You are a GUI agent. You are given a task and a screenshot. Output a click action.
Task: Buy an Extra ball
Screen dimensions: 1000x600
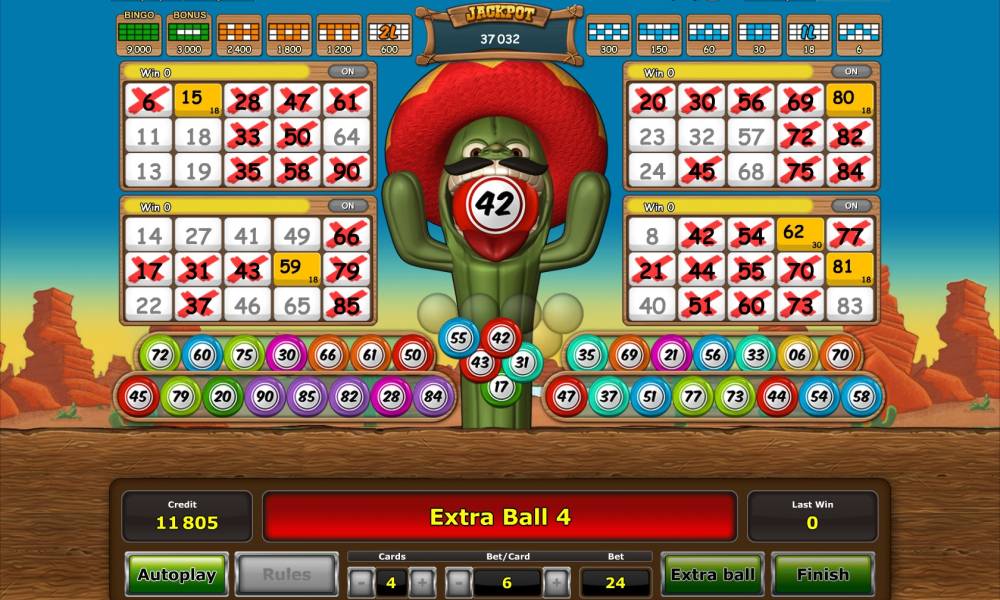(713, 575)
